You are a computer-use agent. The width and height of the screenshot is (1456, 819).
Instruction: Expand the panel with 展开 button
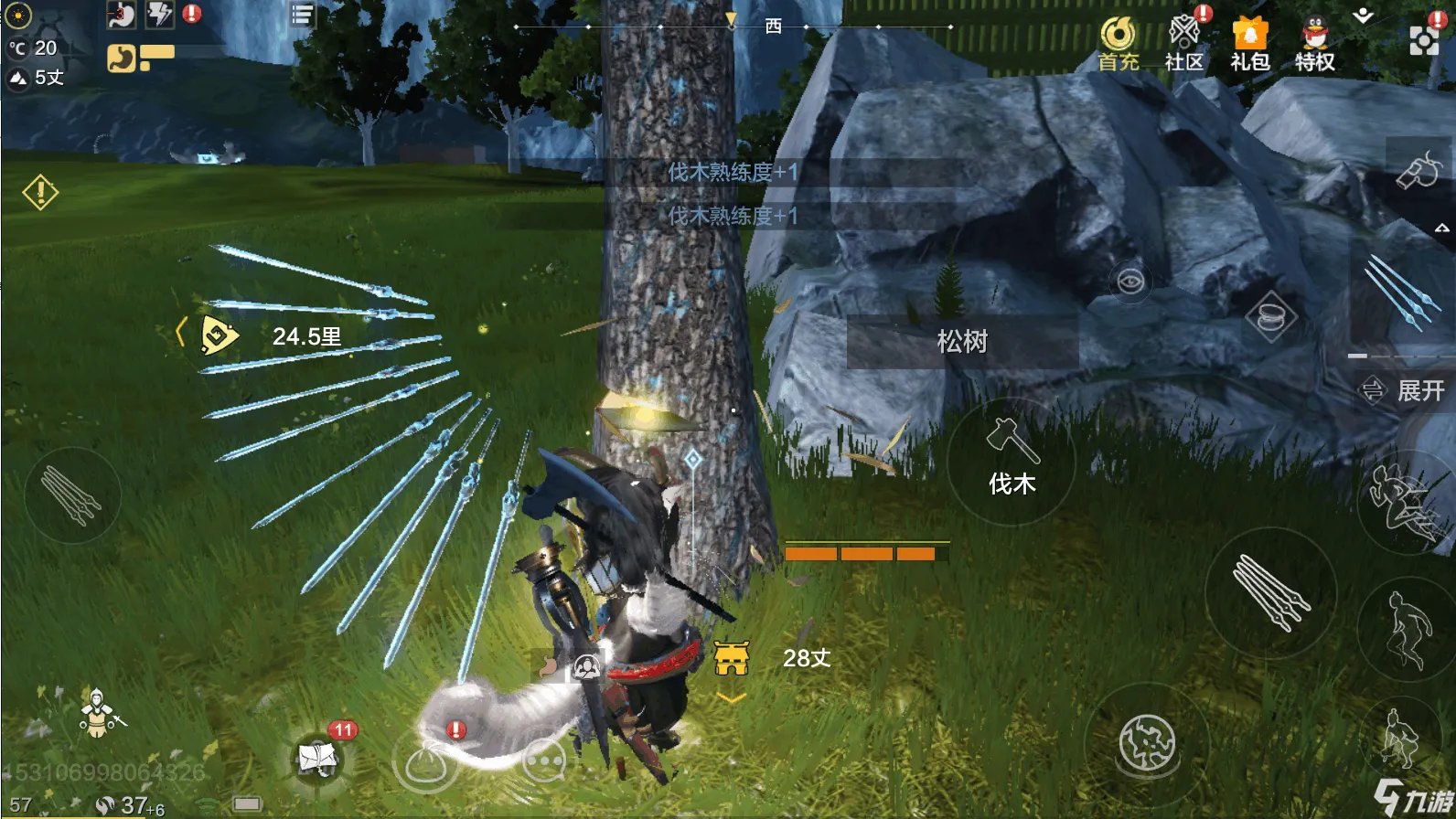click(1404, 390)
